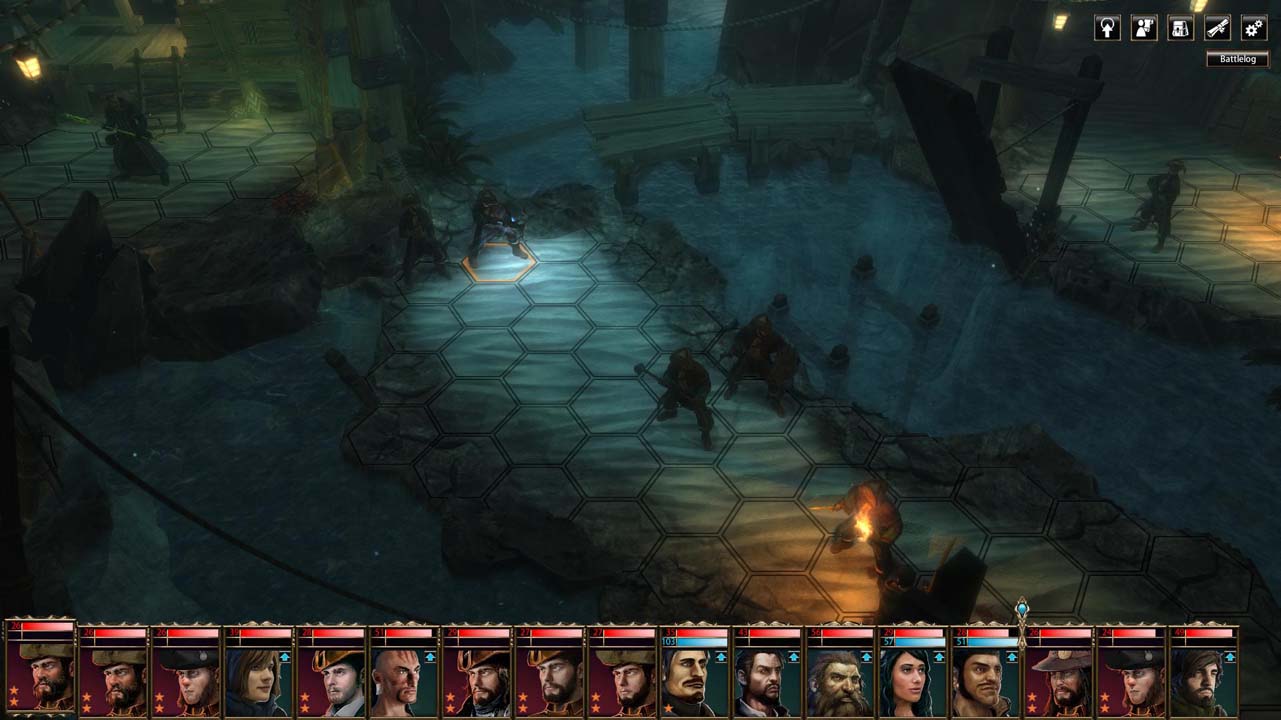Select the hooded woman's portrait
Image resolution: width=1281 pixels, height=720 pixels.
pos(258,681)
